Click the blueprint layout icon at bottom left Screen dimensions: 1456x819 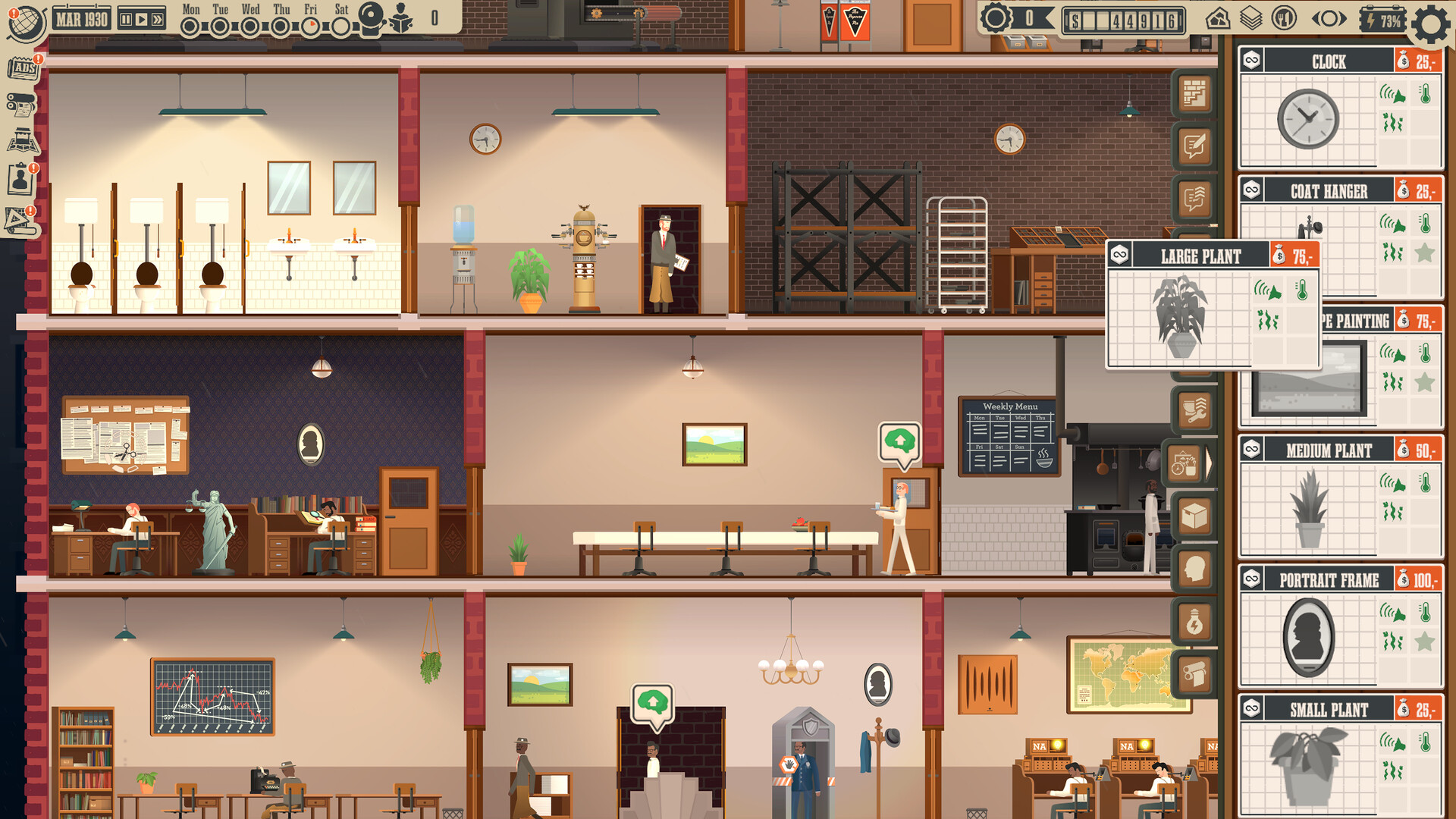click(21, 220)
